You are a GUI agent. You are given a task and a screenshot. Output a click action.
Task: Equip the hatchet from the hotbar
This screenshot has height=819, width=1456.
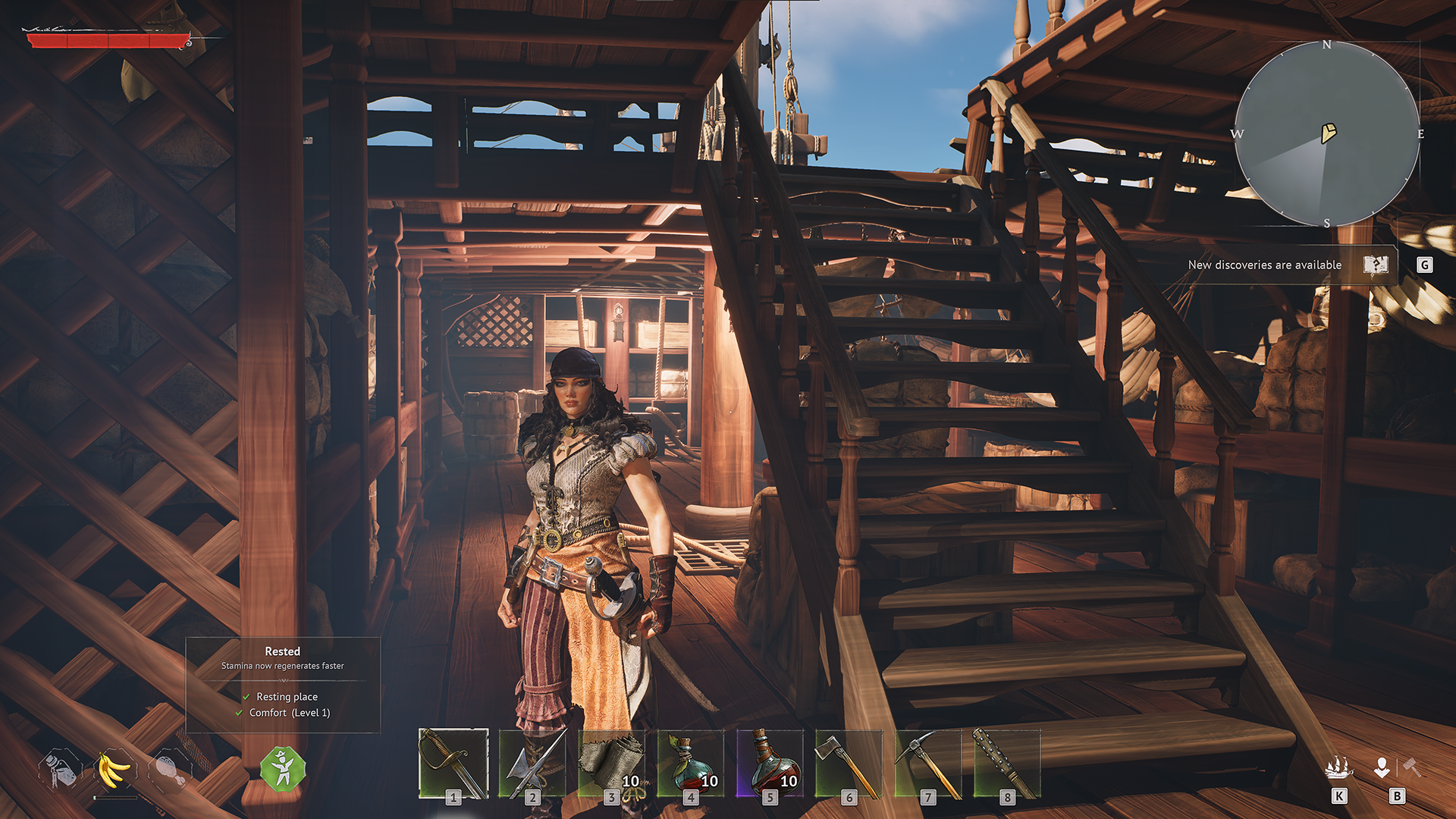[x=848, y=764]
